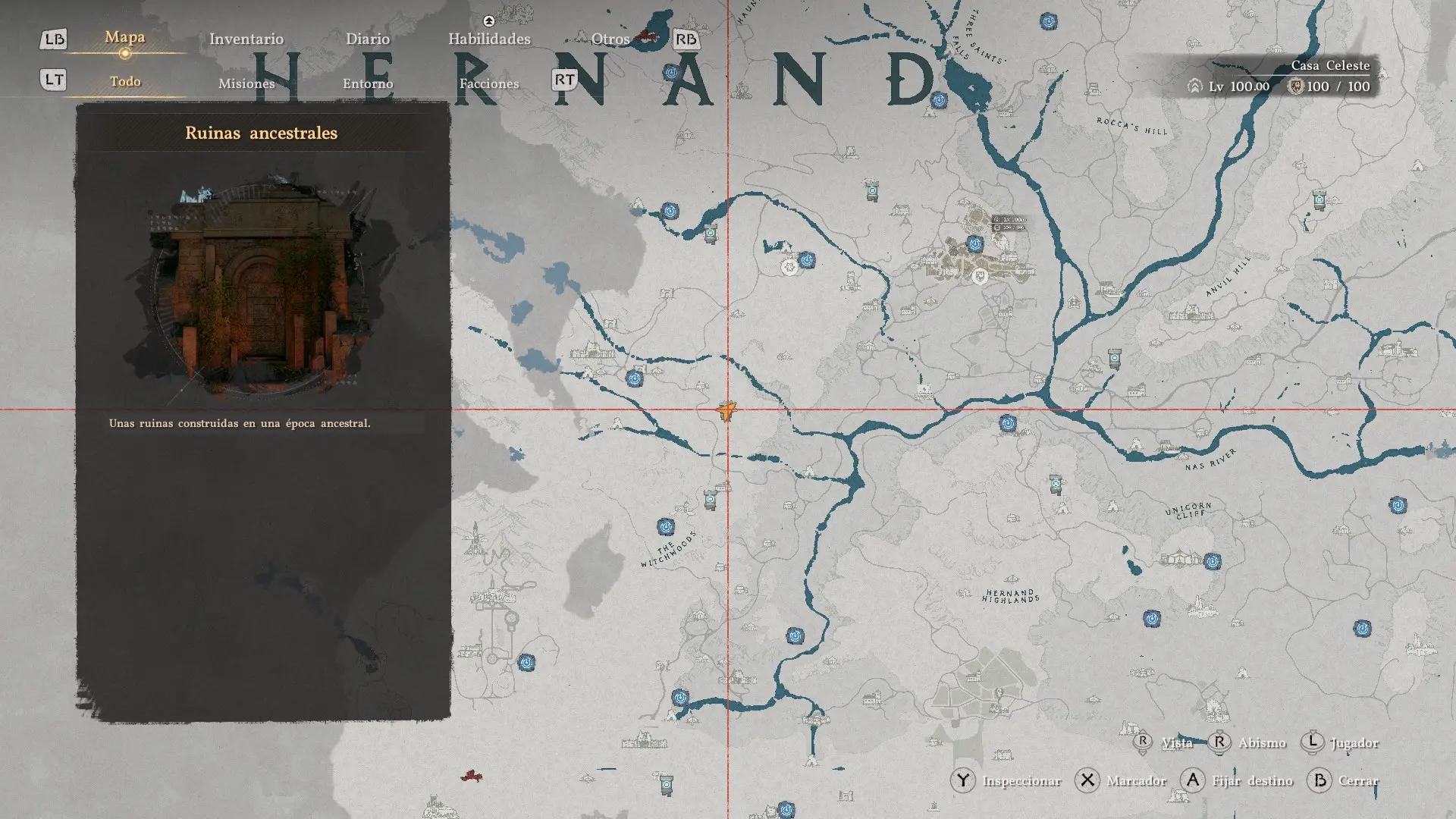Show the Habilidades tab
1456x819 pixels.
pyautogui.click(x=489, y=39)
